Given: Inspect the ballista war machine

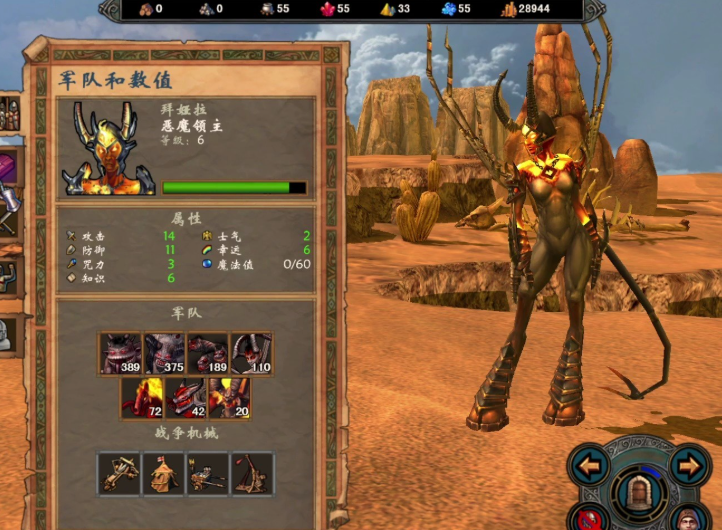Looking at the screenshot, I should point(120,473).
